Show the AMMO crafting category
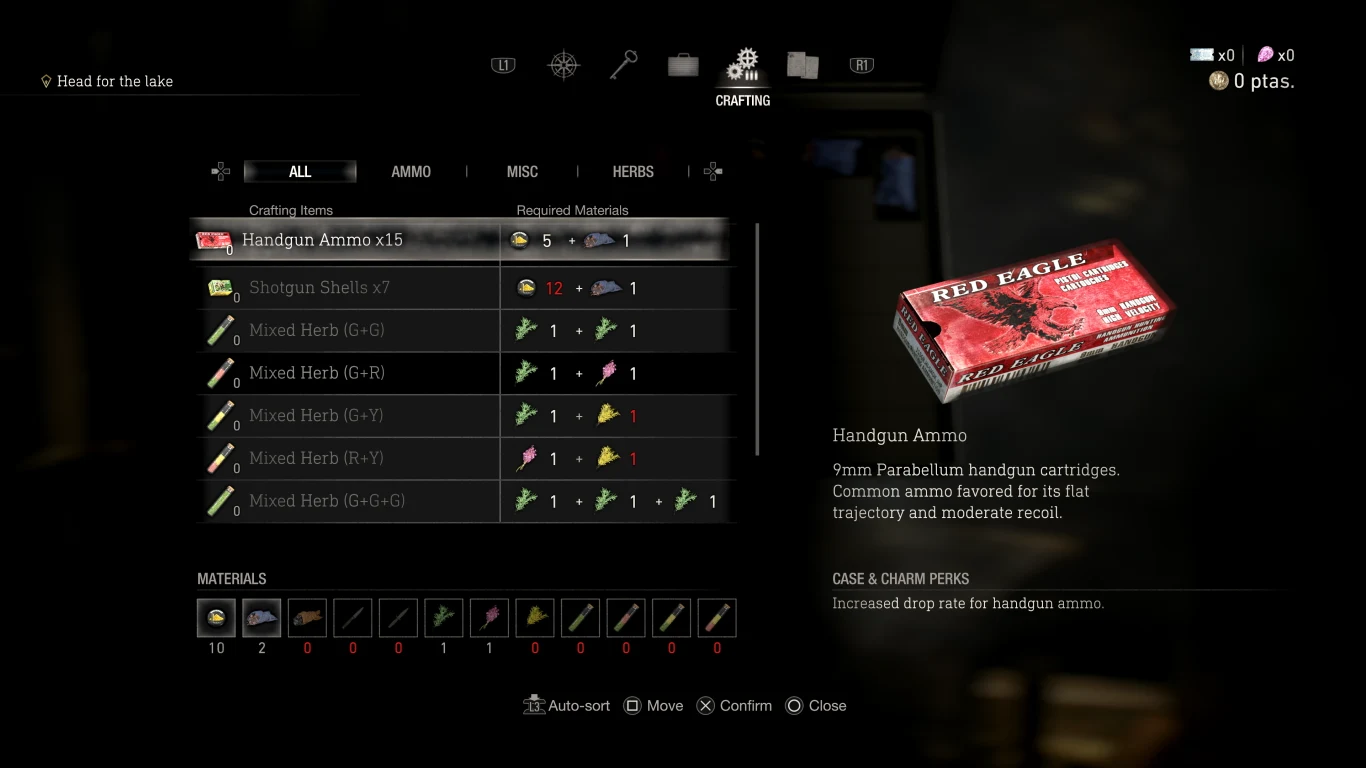 [x=411, y=172]
